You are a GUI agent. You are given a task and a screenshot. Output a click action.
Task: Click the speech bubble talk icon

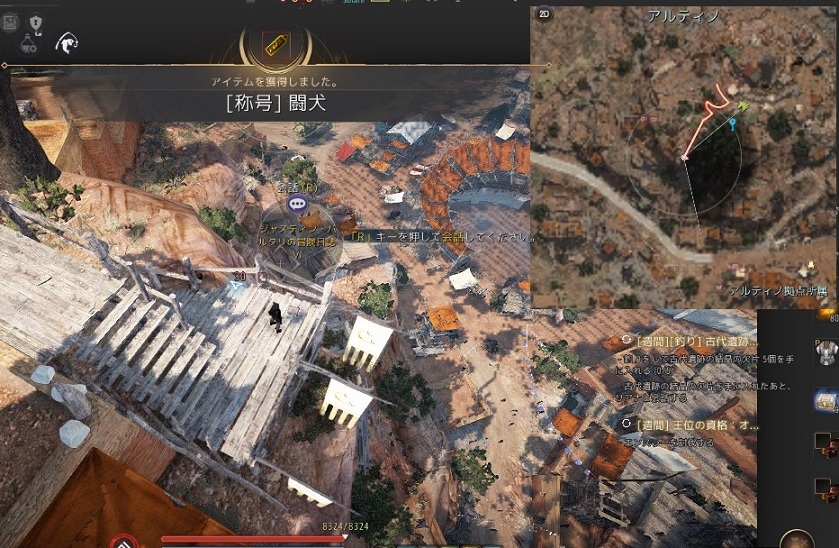(297, 204)
